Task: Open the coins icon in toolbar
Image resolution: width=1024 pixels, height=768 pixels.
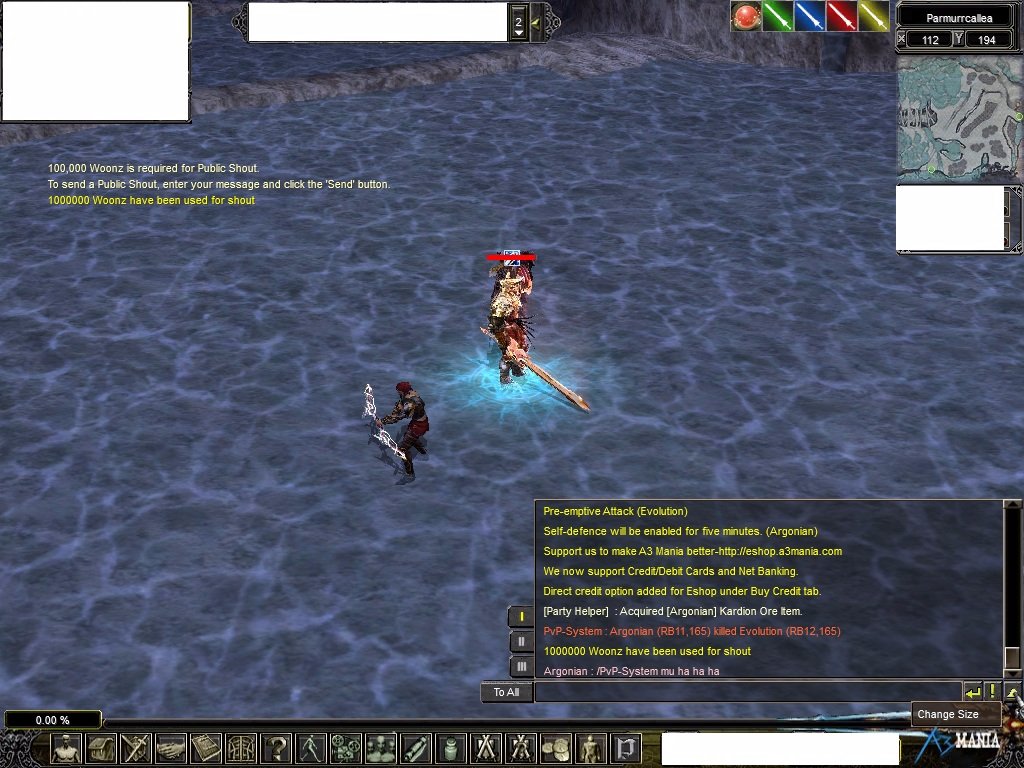Action: tap(556, 748)
